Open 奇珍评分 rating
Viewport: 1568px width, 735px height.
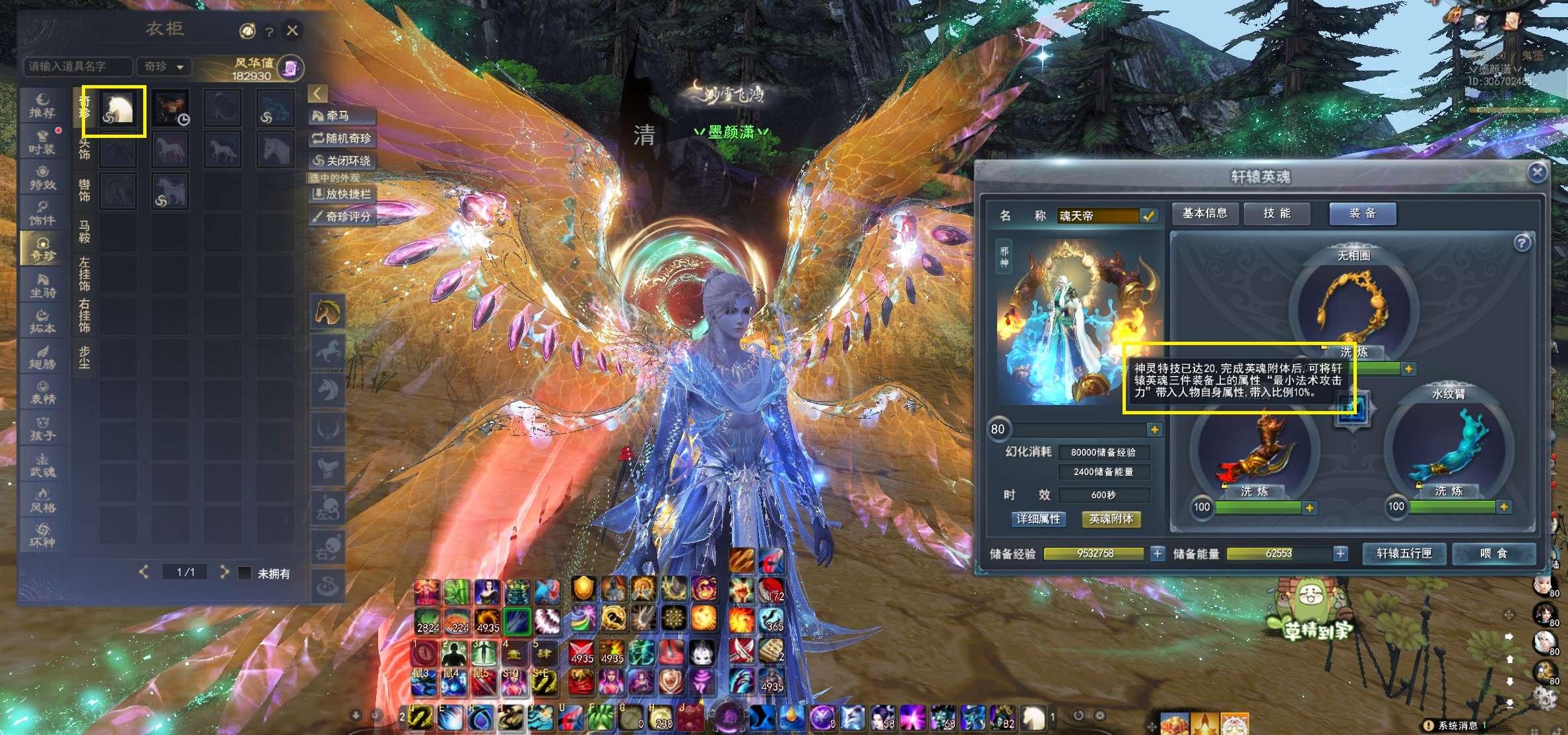(341, 216)
